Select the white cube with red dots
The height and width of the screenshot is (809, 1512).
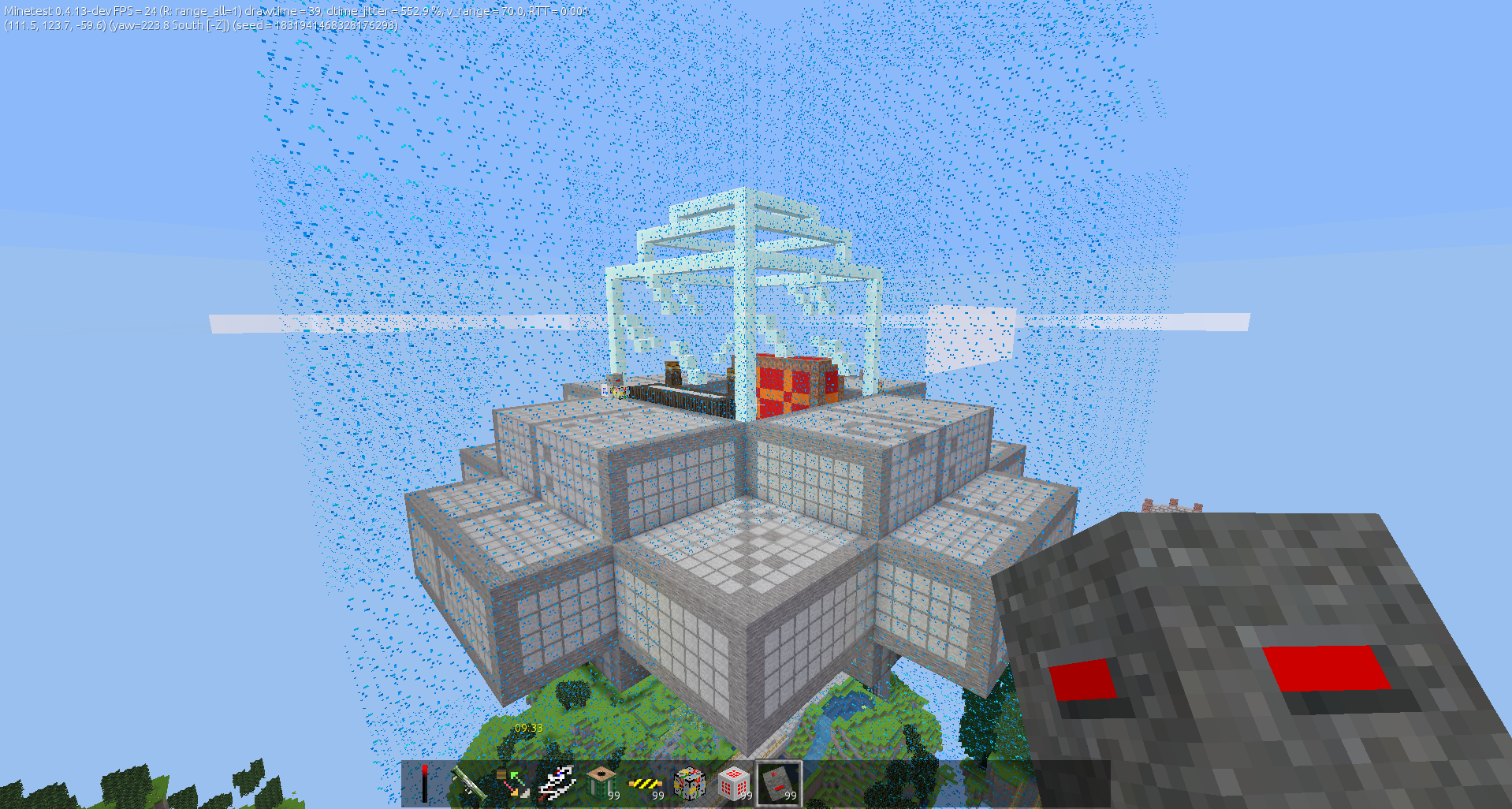[x=732, y=782]
